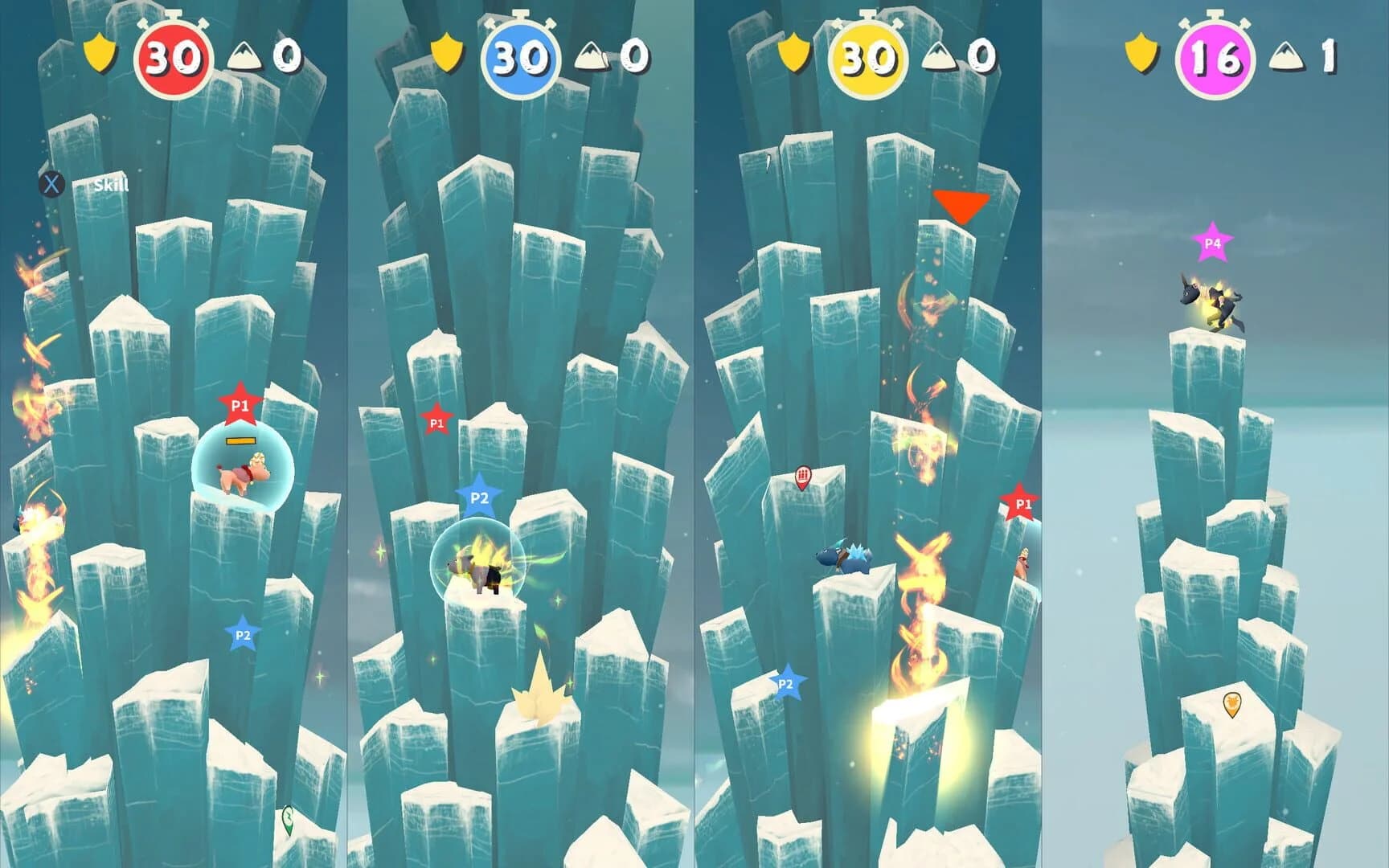Screen dimensions: 1389x868
Task: Toggle the X Skill button prompt
Action: pyautogui.click(x=51, y=185)
